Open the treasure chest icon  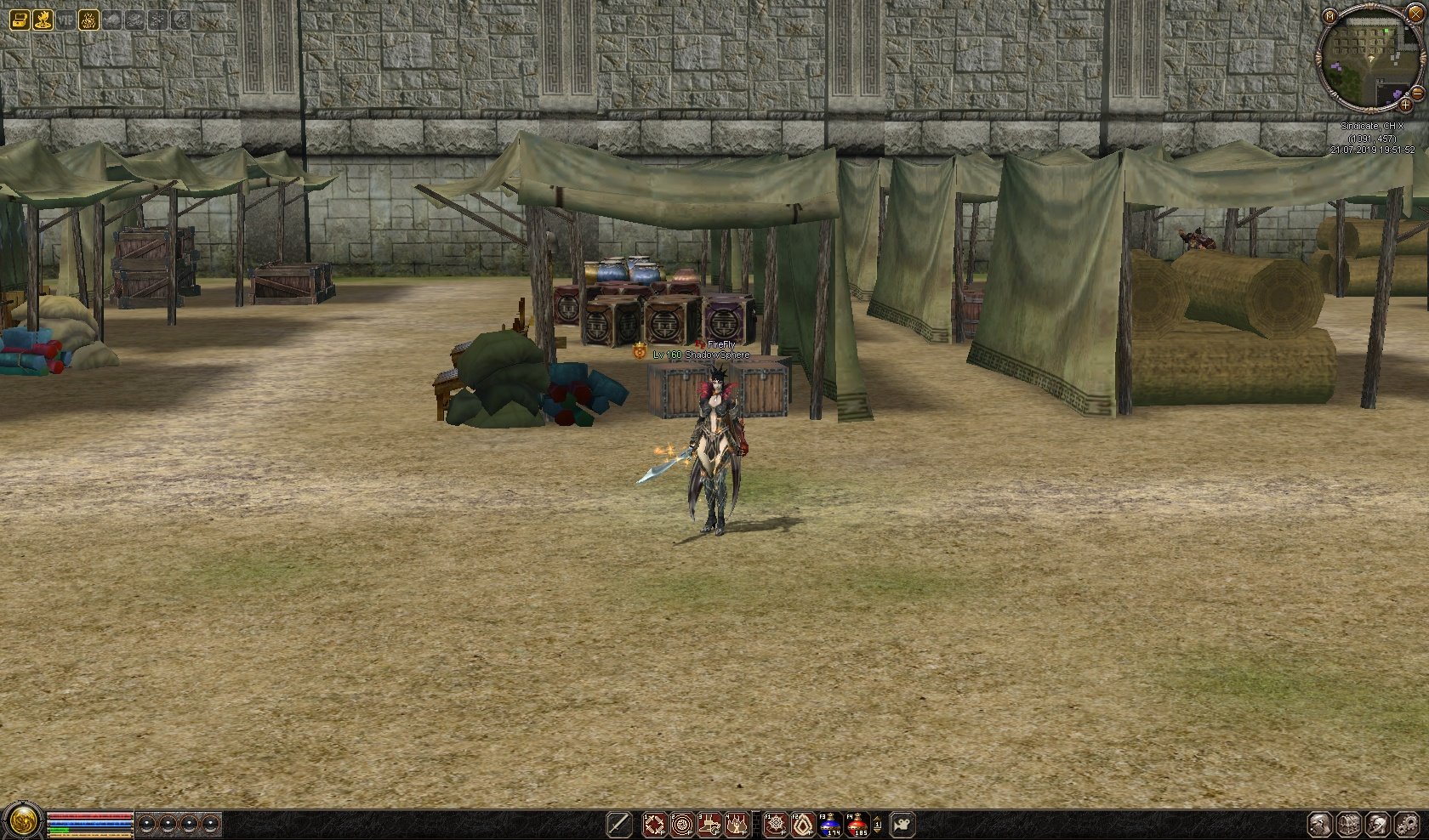point(19,19)
